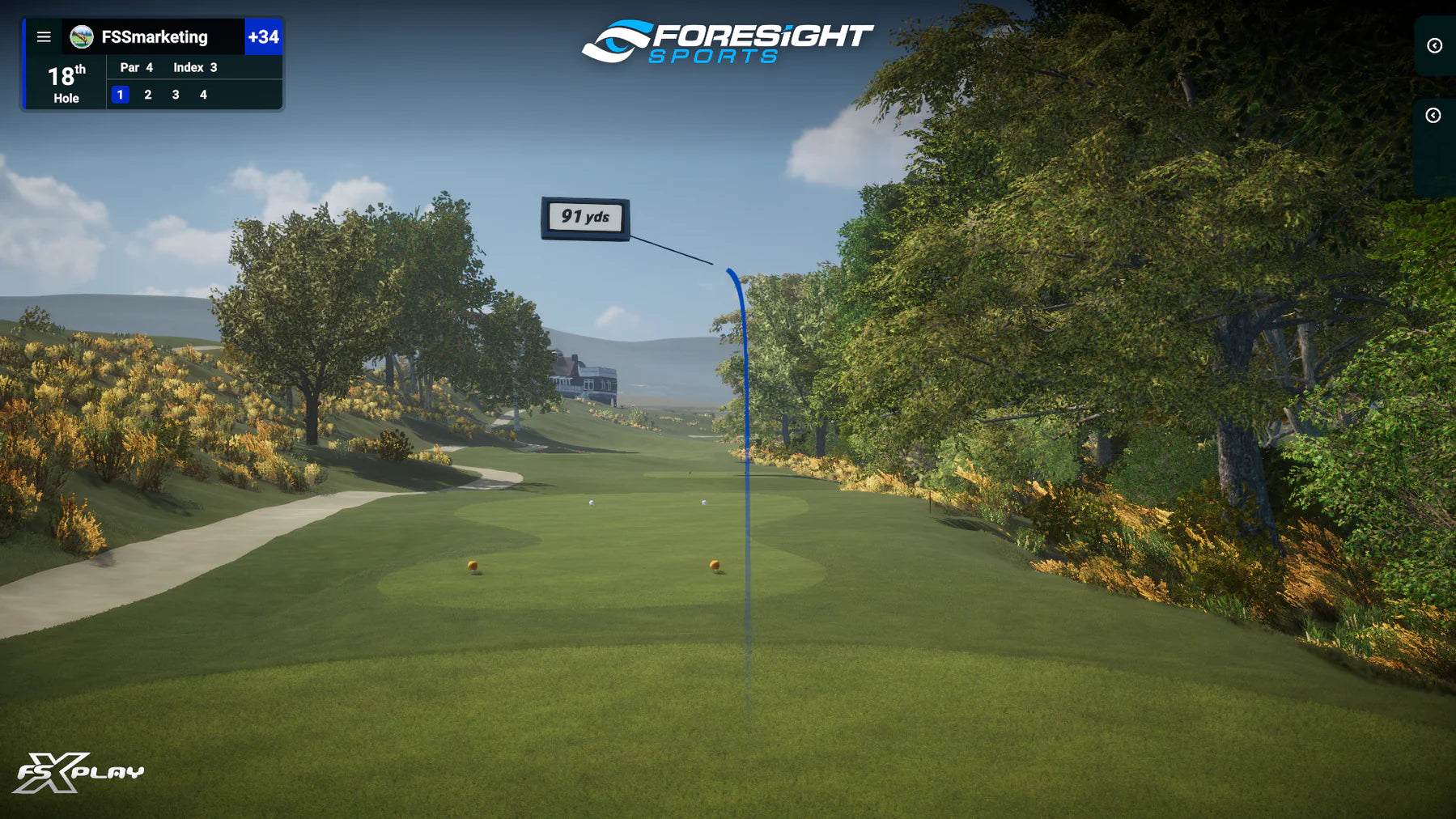1456x819 pixels.
Task: Expand the upper right collapsed side panel
Action: [1434, 46]
